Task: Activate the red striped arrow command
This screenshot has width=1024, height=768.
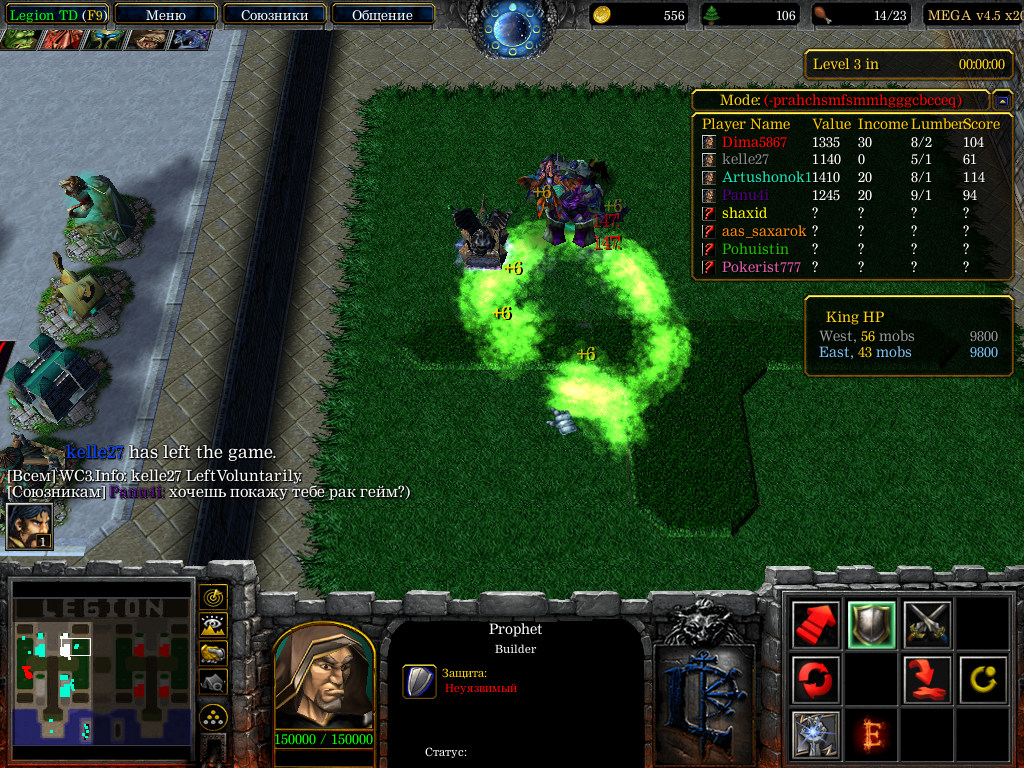Action: [815, 625]
